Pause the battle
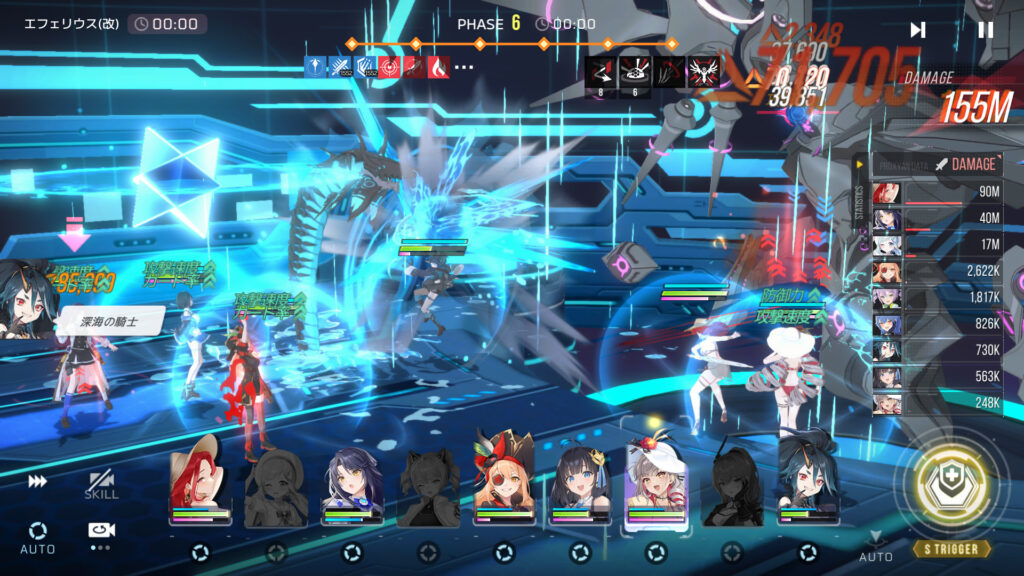The width and height of the screenshot is (1024, 576). (985, 30)
